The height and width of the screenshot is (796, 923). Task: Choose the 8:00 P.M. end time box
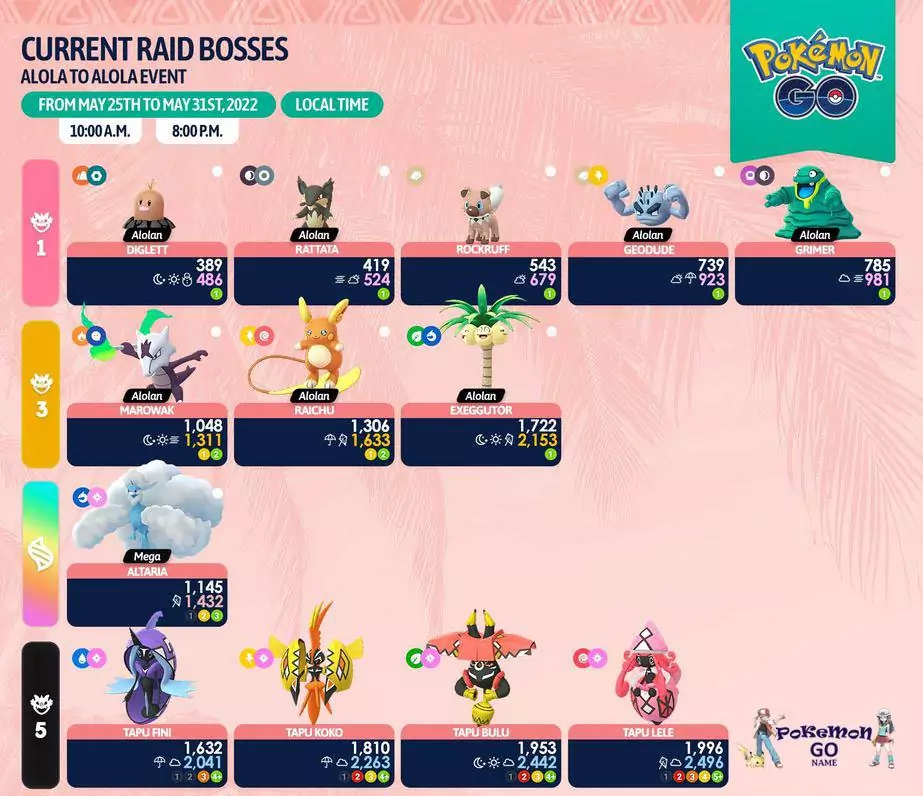[x=203, y=131]
